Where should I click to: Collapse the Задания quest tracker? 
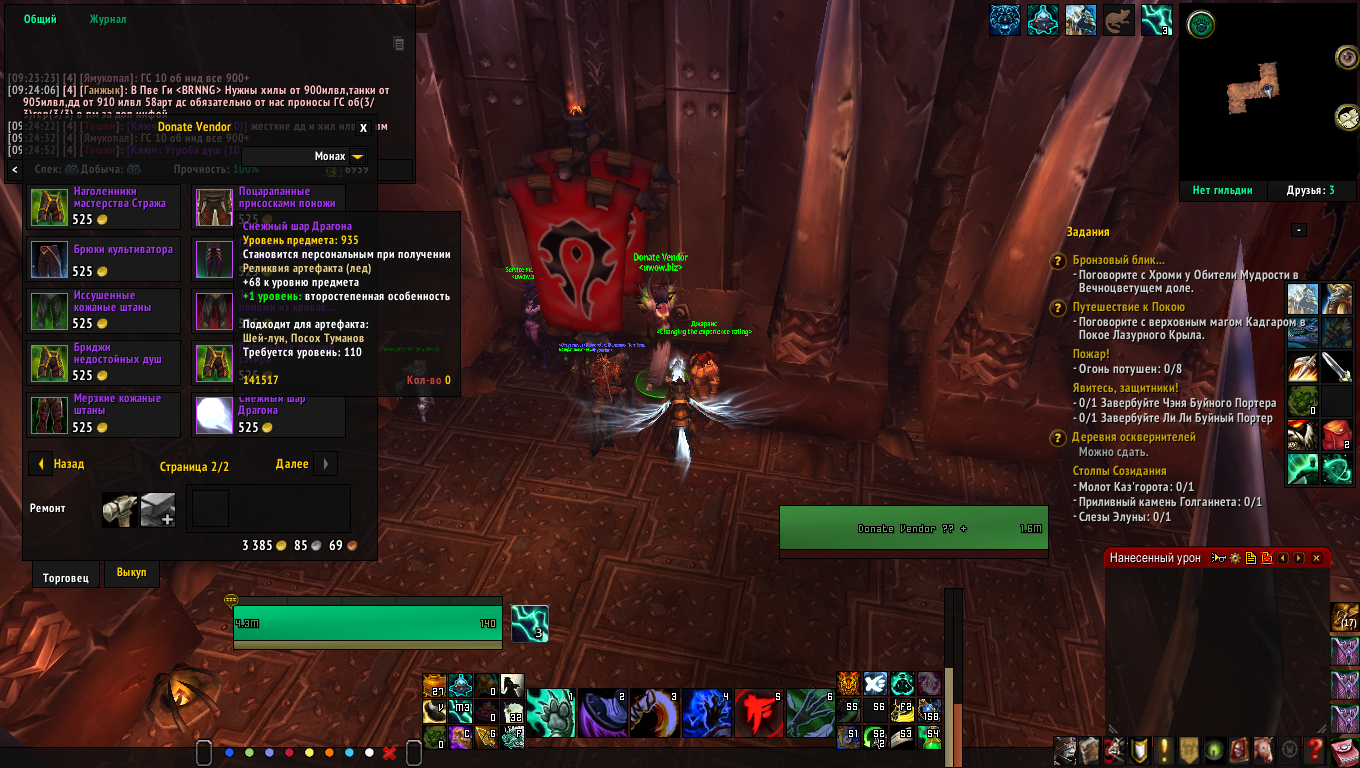1298,231
